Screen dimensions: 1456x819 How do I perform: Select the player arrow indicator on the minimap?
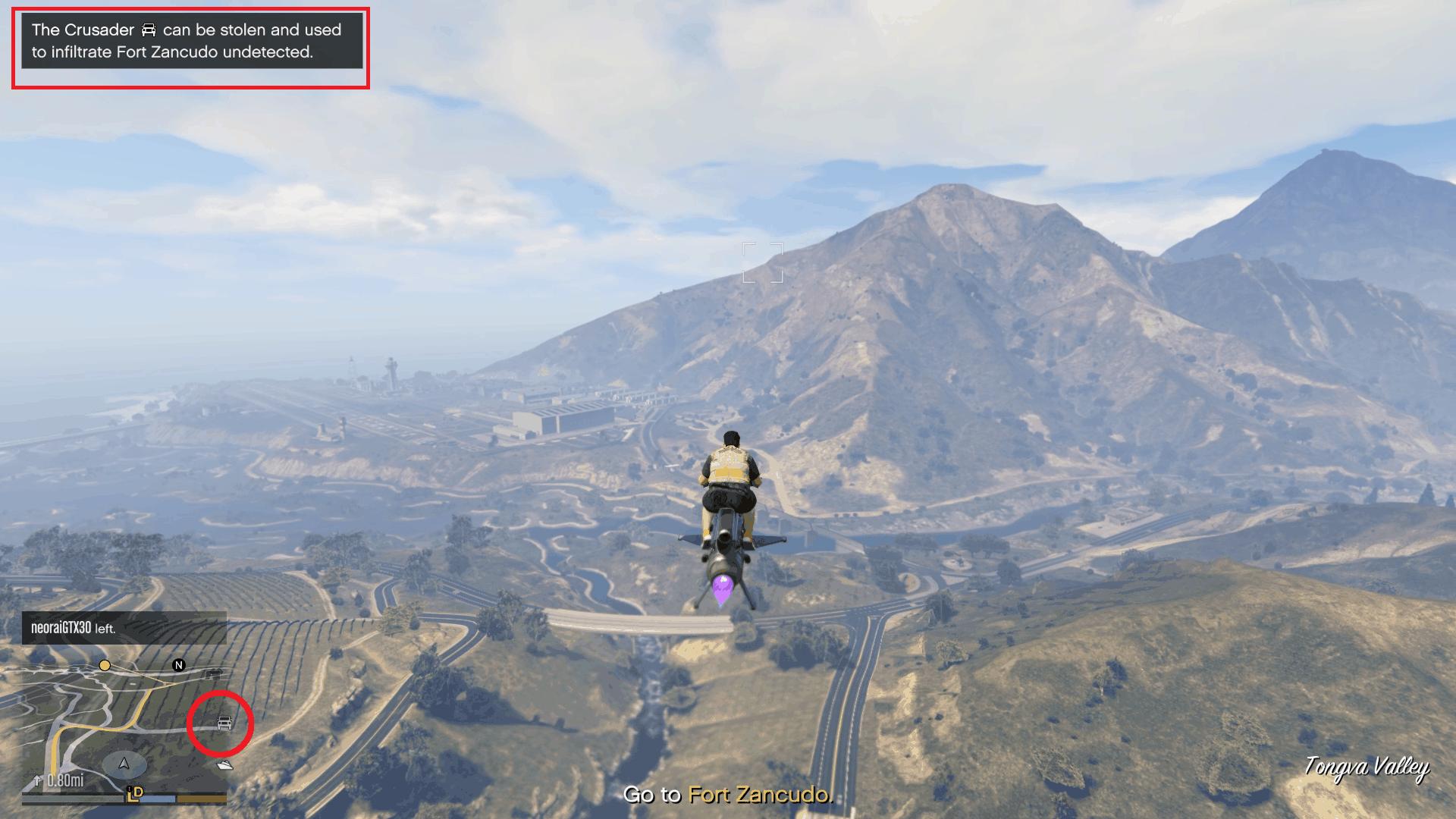pyautogui.click(x=124, y=764)
